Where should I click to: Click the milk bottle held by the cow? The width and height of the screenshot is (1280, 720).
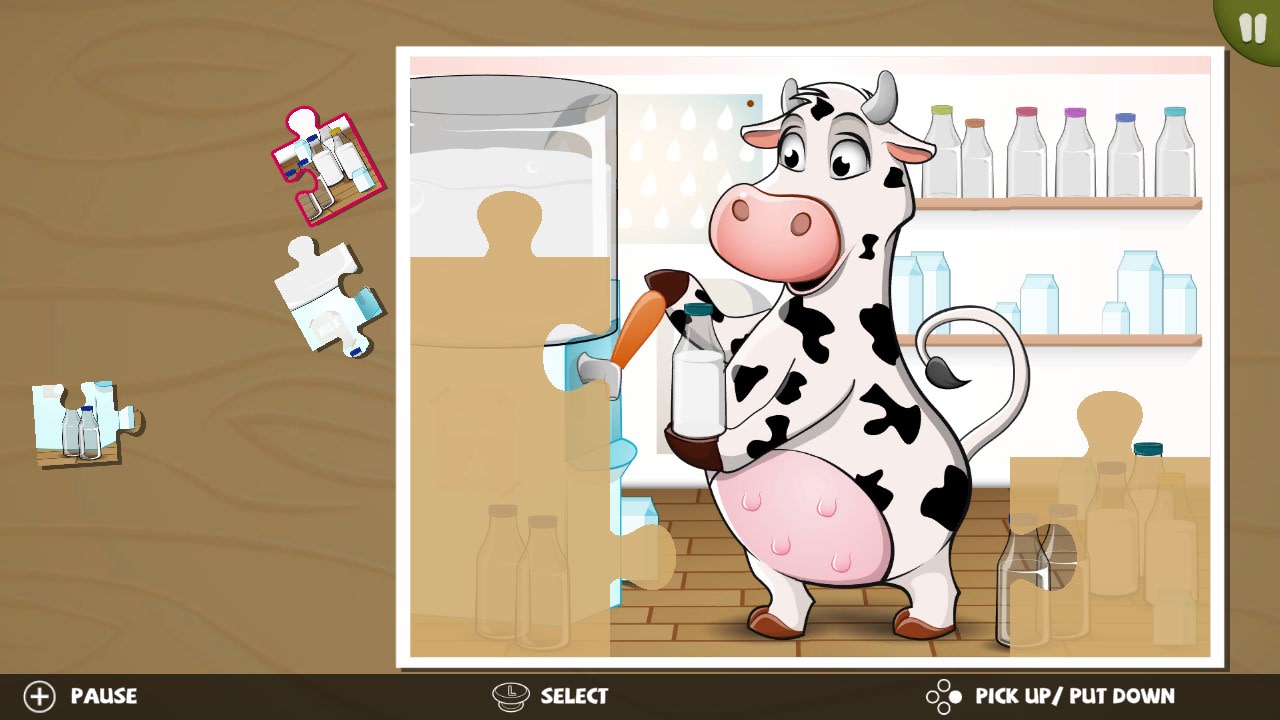pos(697,380)
